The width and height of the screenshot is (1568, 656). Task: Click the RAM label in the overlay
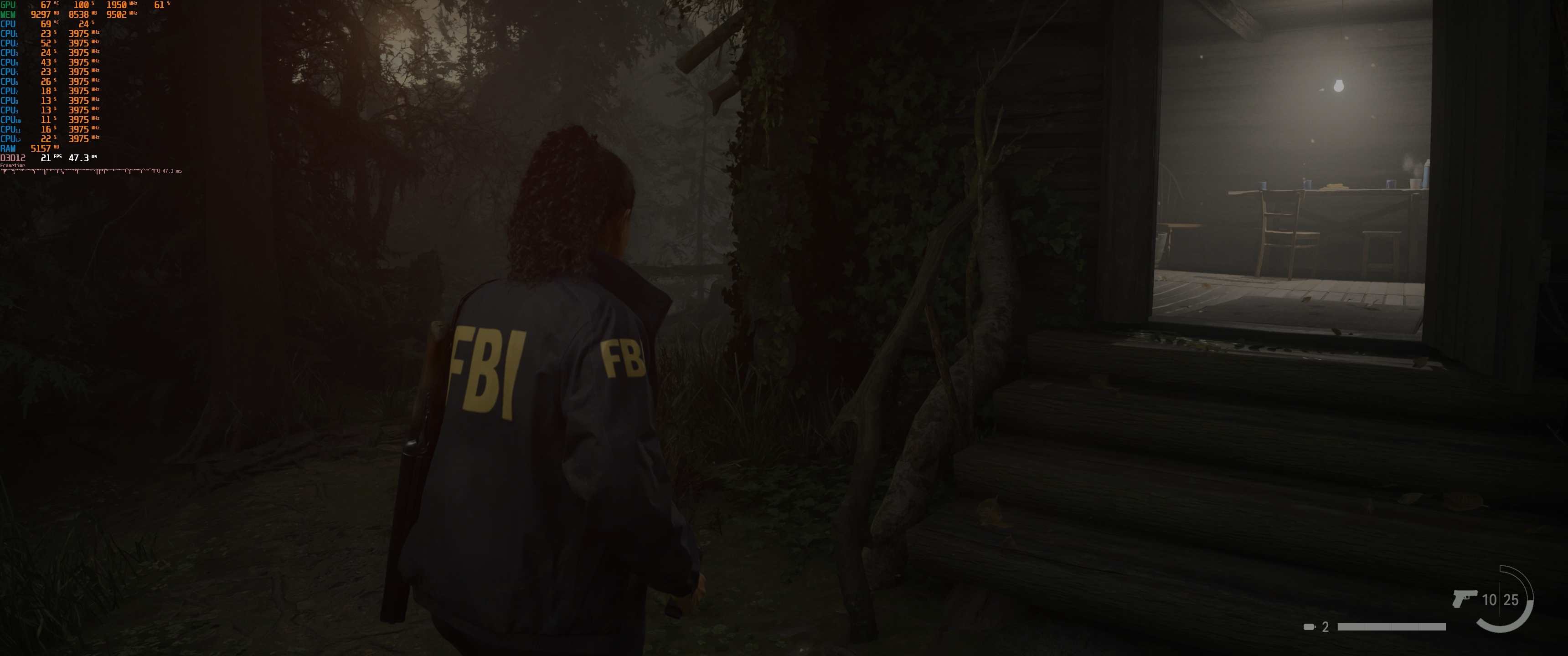pos(7,149)
